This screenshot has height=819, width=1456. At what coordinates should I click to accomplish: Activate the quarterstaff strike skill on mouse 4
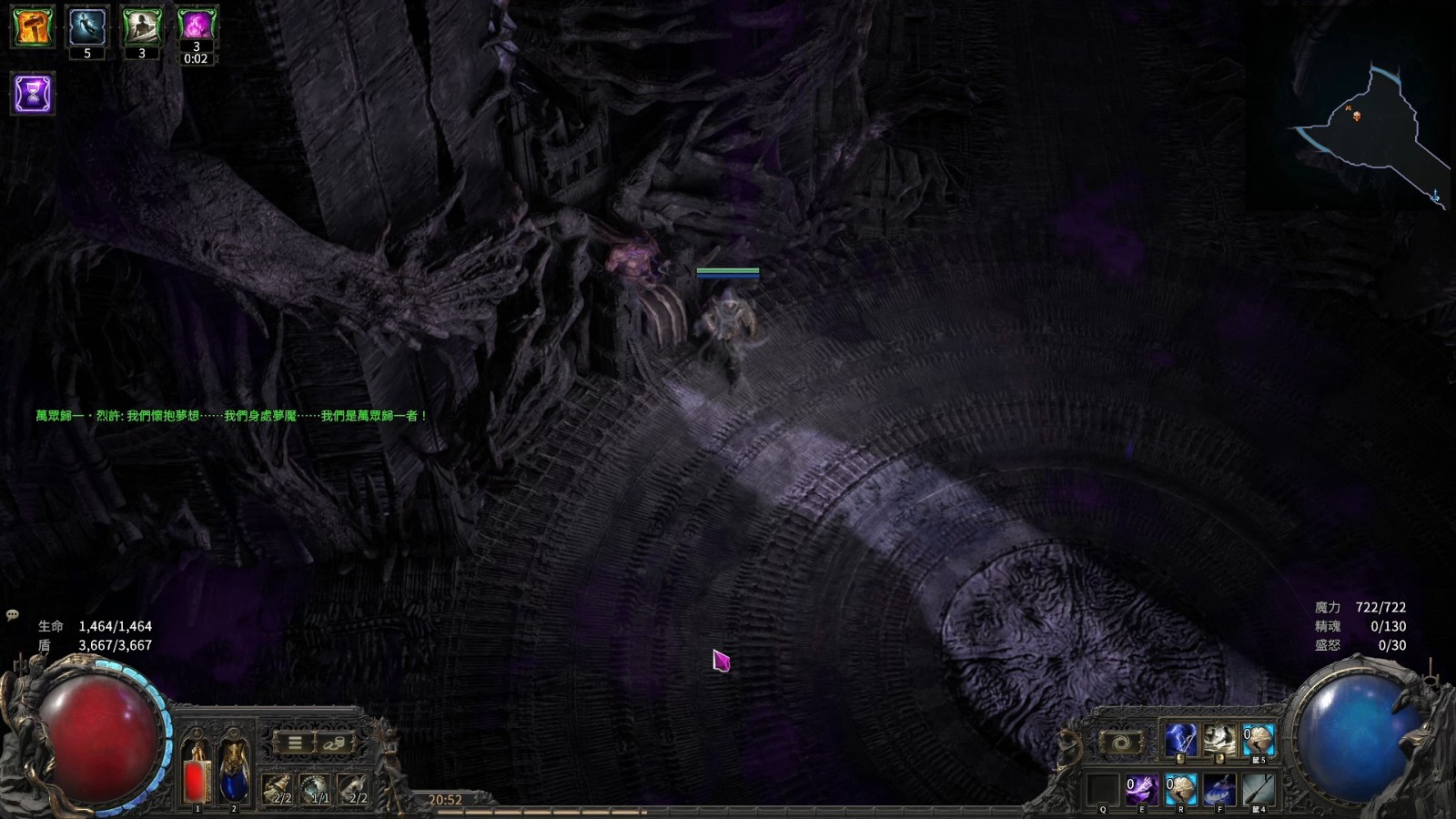click(1259, 790)
